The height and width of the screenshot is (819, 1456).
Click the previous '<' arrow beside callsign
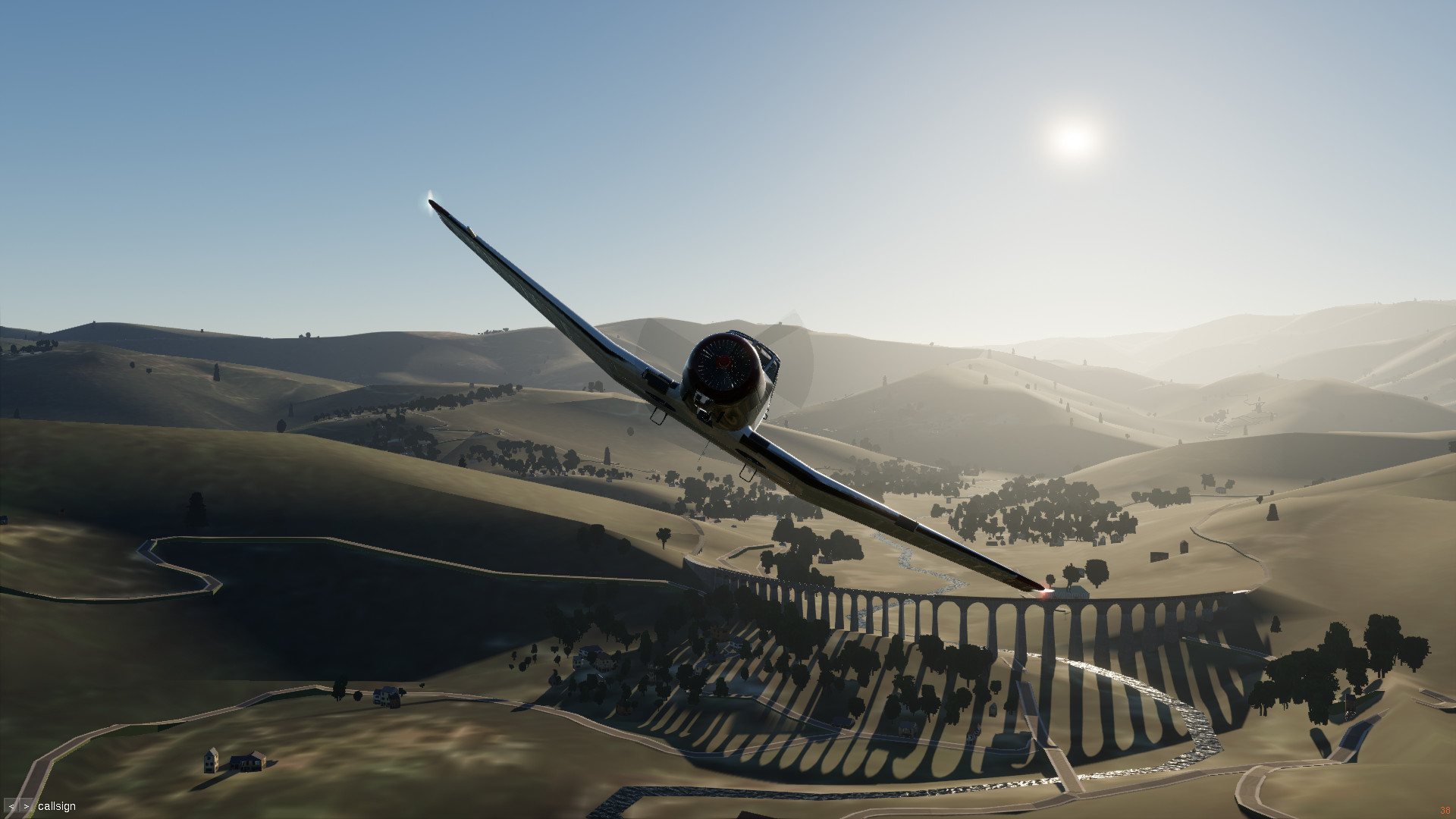pos(12,806)
